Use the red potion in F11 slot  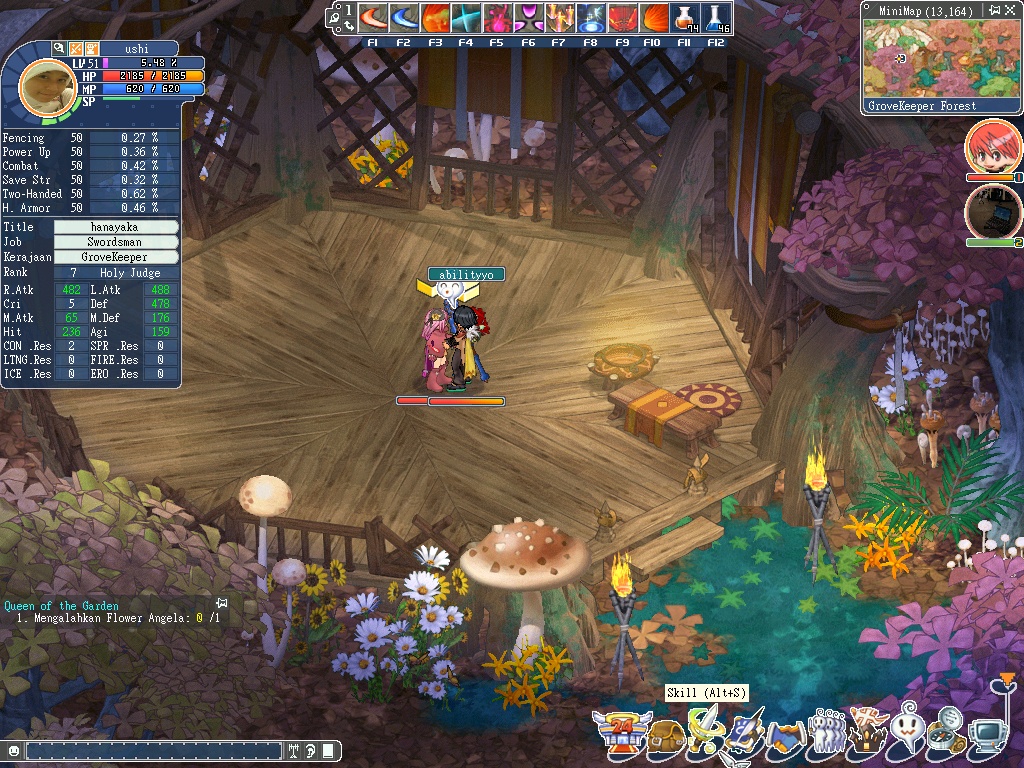pyautogui.click(x=684, y=19)
